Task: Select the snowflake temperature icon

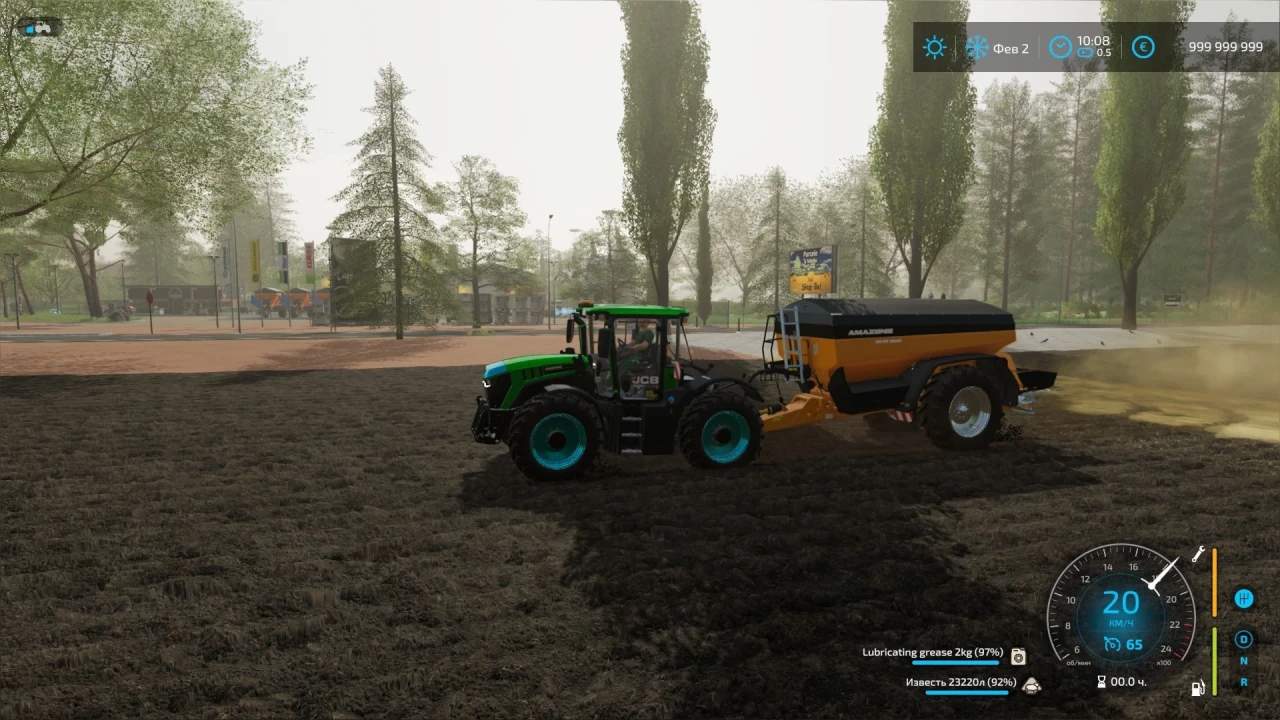Action: point(976,47)
